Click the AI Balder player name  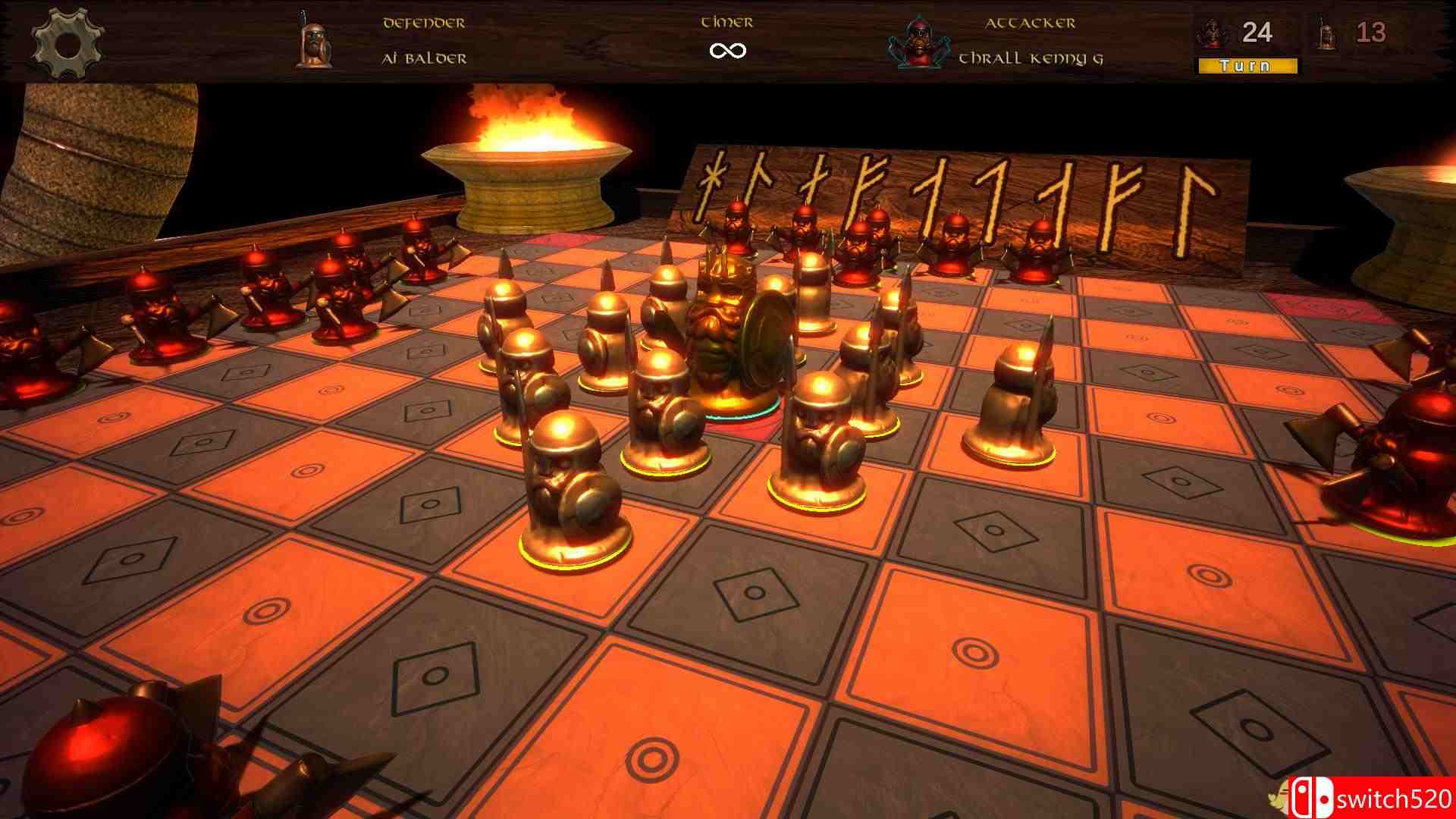click(x=425, y=57)
